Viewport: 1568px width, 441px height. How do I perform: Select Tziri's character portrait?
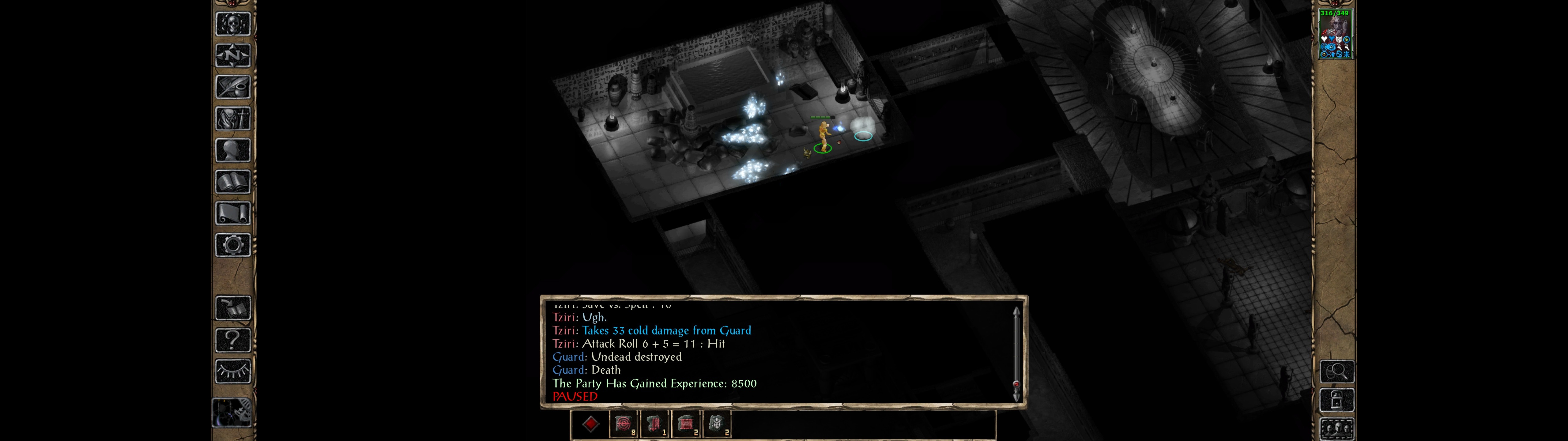point(1335,33)
